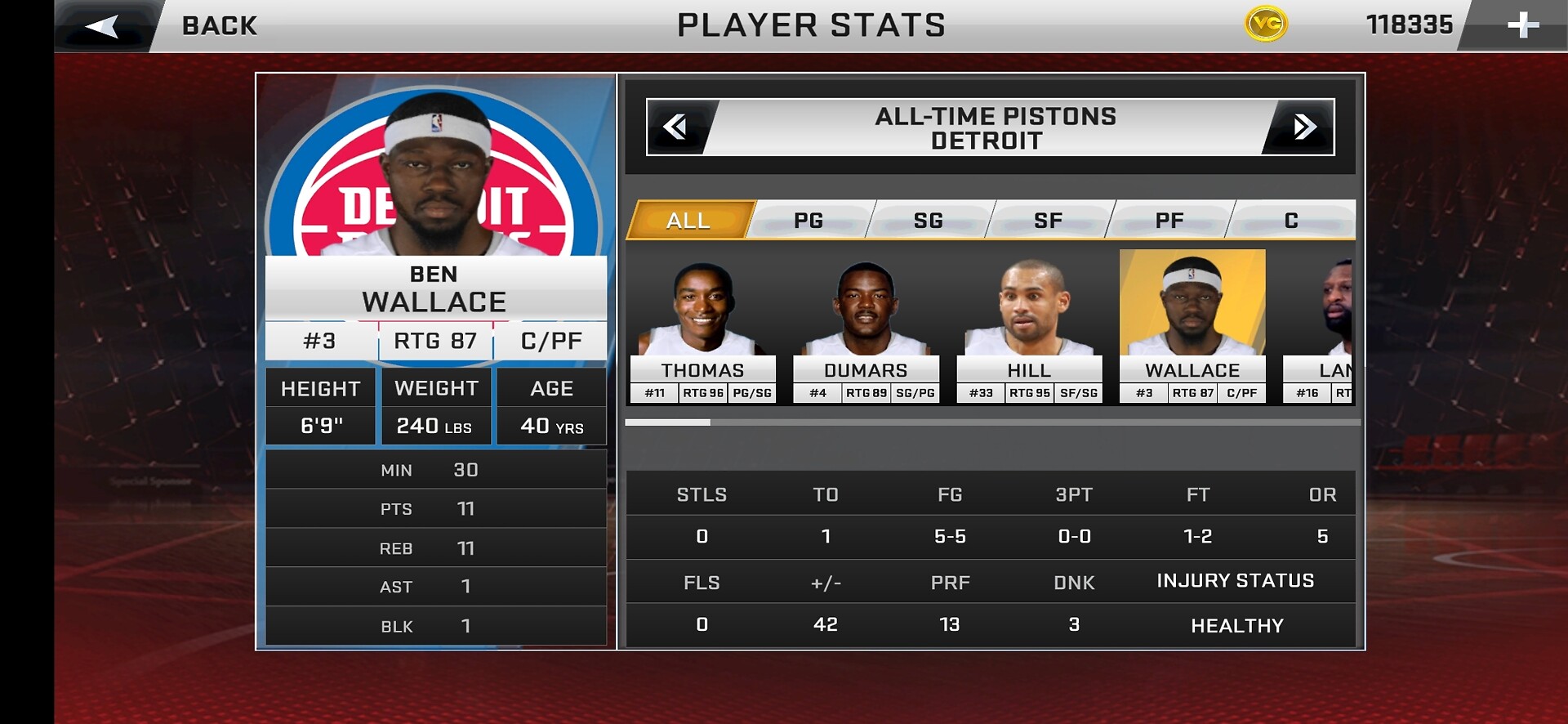Image resolution: width=1568 pixels, height=724 pixels.
Task: Switch to the next team
Action: [x=1303, y=127]
